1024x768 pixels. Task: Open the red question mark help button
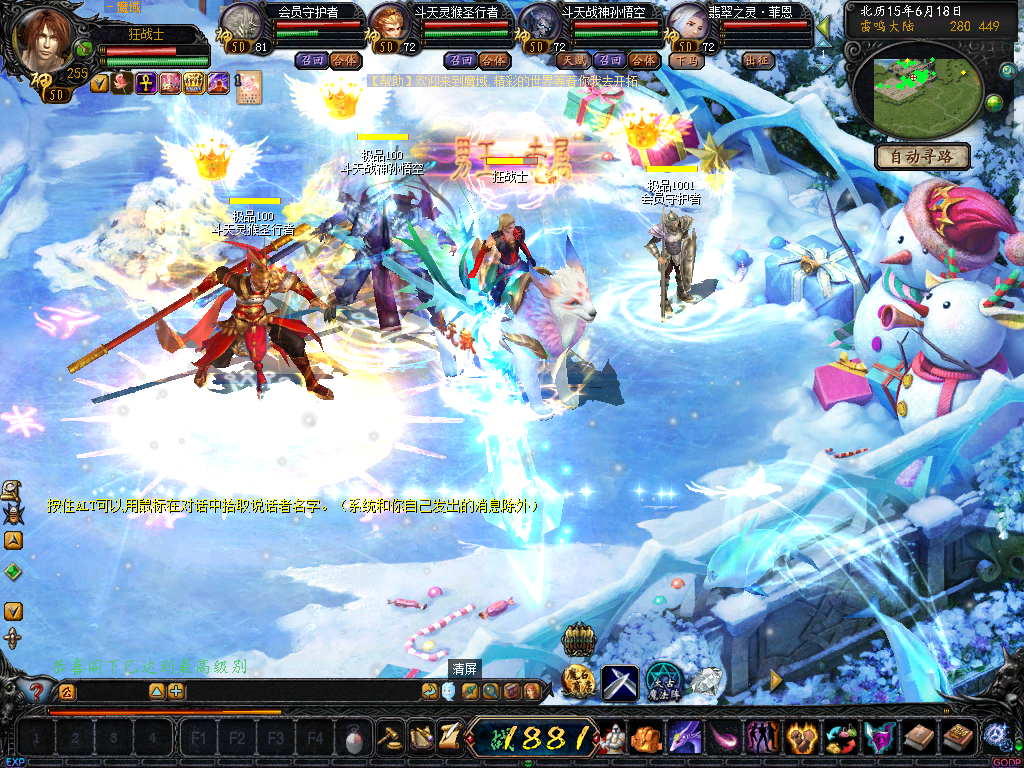[x=36, y=691]
